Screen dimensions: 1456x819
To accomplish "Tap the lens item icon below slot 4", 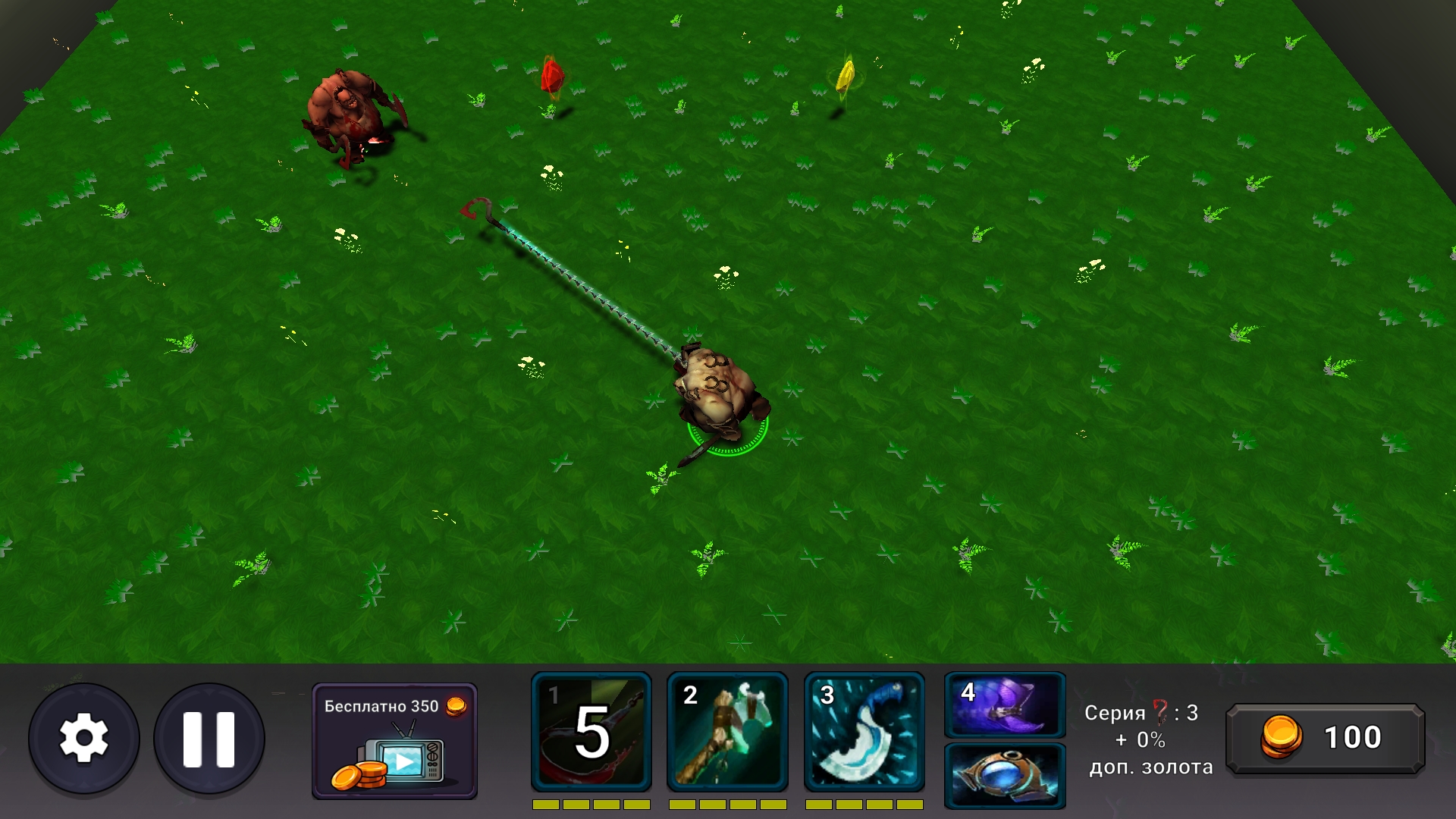I will [1004, 776].
